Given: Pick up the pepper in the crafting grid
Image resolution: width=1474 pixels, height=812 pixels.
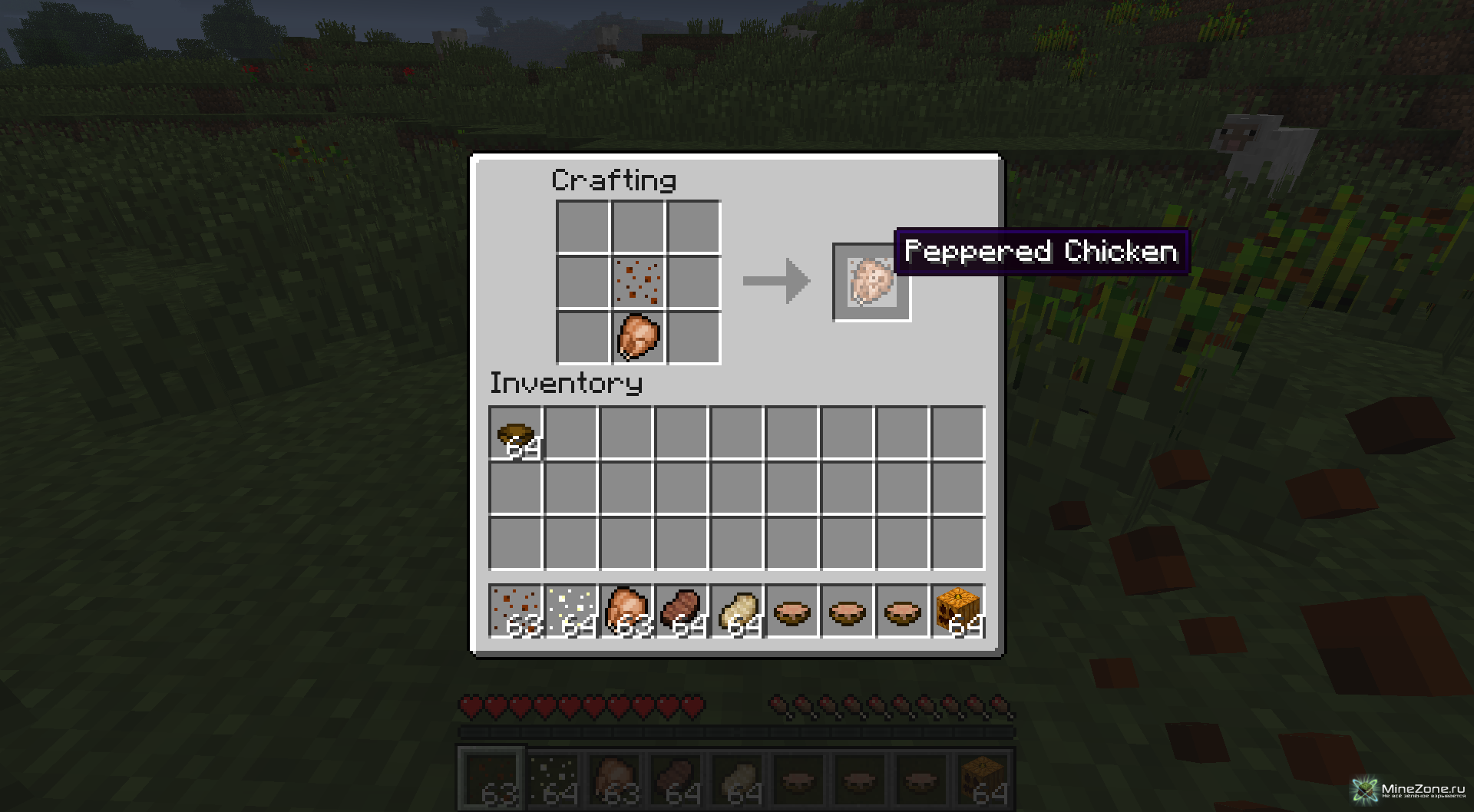Looking at the screenshot, I should 638,282.
